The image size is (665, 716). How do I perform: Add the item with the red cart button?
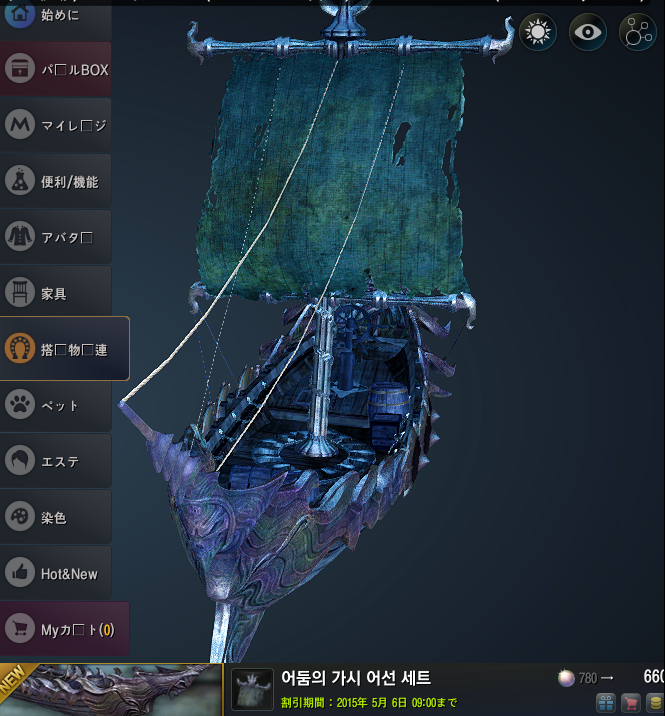coord(630,703)
